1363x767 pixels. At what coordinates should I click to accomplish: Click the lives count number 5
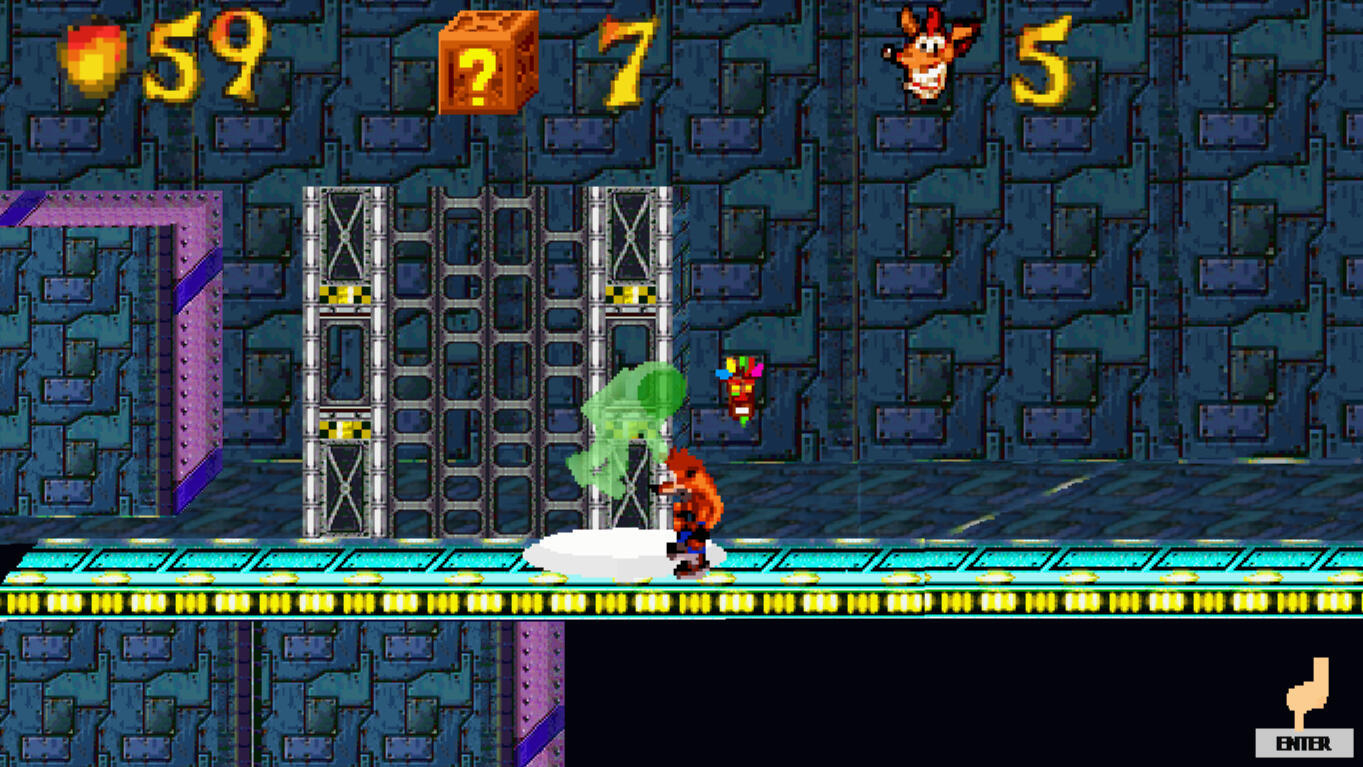click(1044, 62)
